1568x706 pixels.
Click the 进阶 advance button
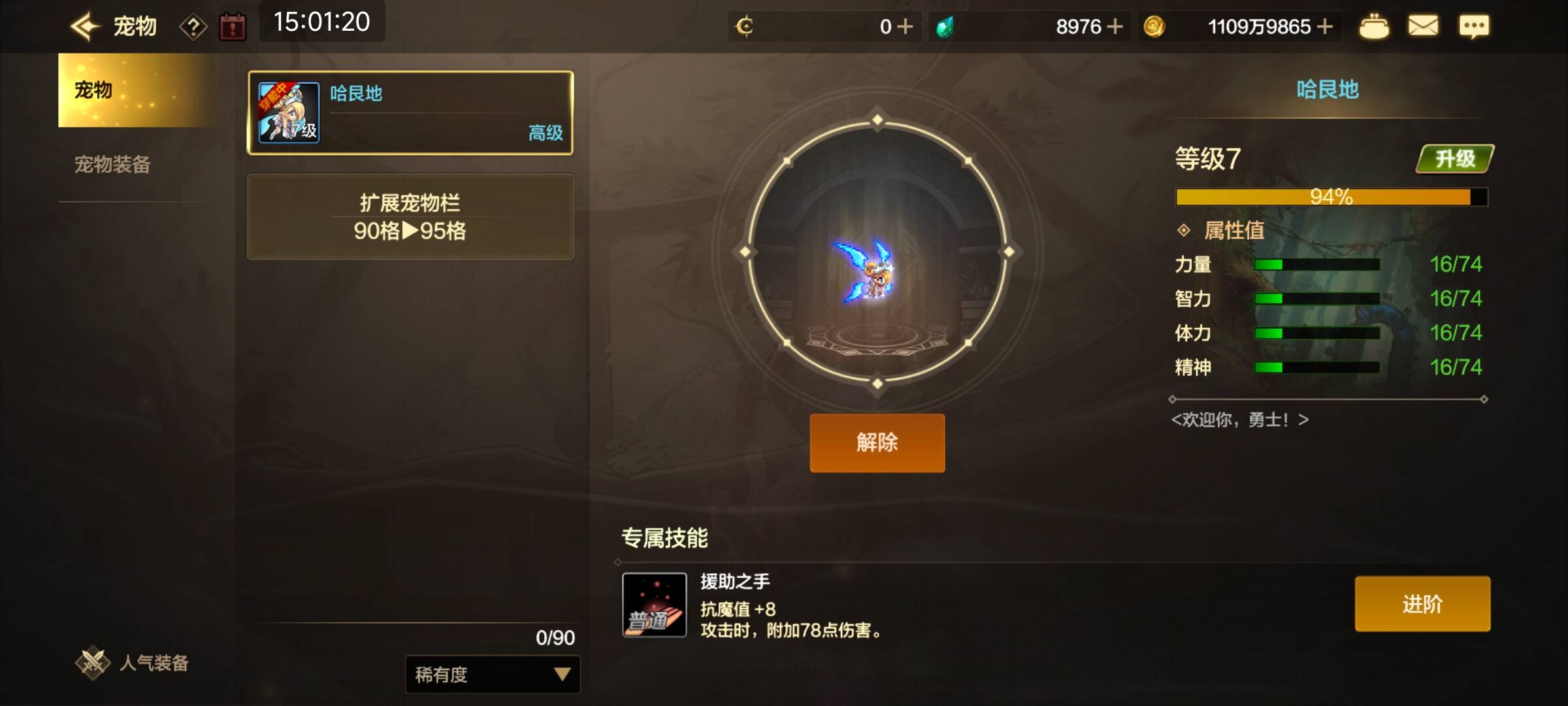tap(1422, 604)
